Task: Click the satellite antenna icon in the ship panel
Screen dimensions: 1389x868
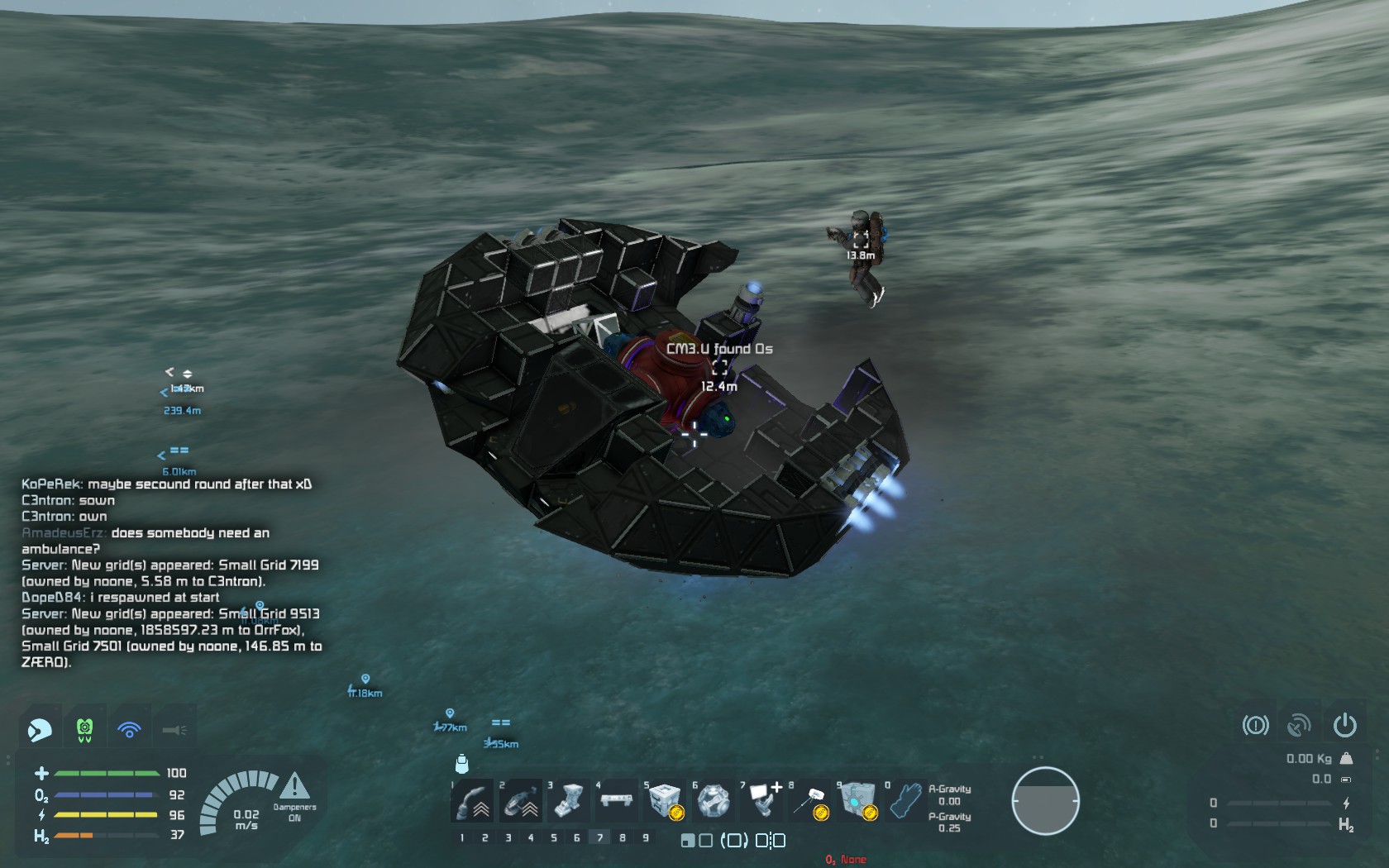Action: click(1300, 726)
